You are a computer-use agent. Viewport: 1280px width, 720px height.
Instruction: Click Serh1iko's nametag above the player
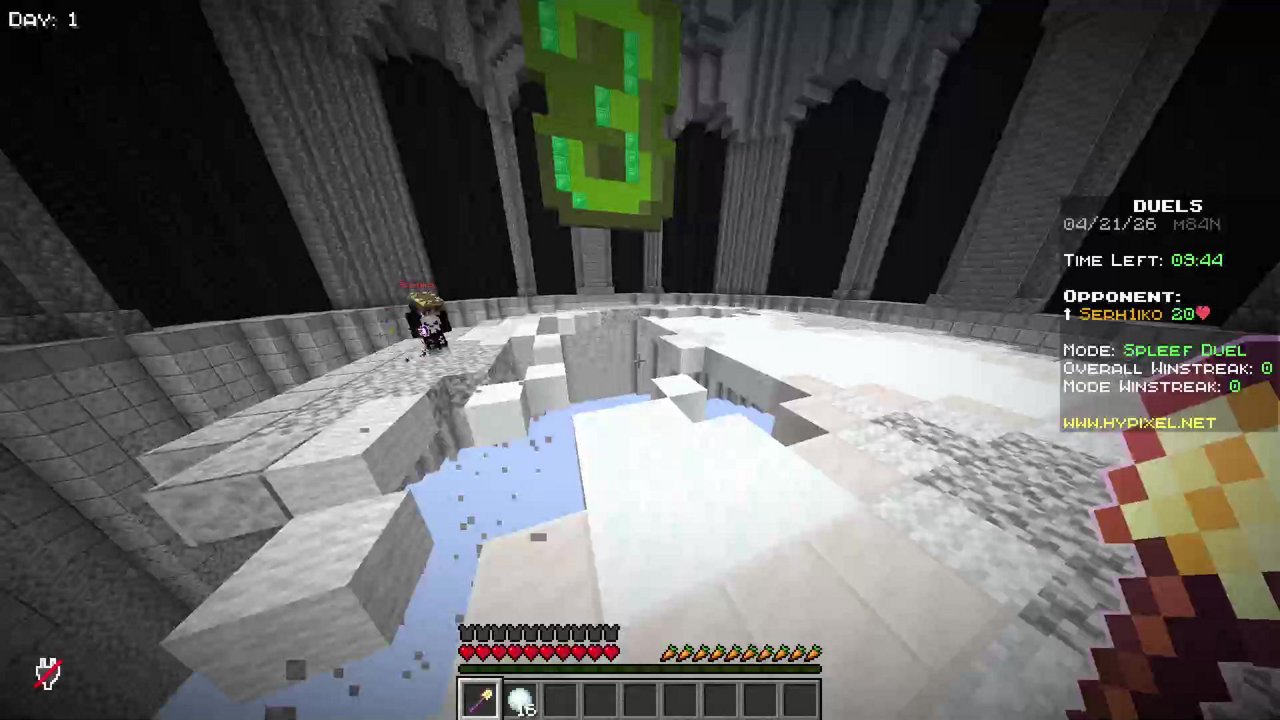pyautogui.click(x=418, y=285)
